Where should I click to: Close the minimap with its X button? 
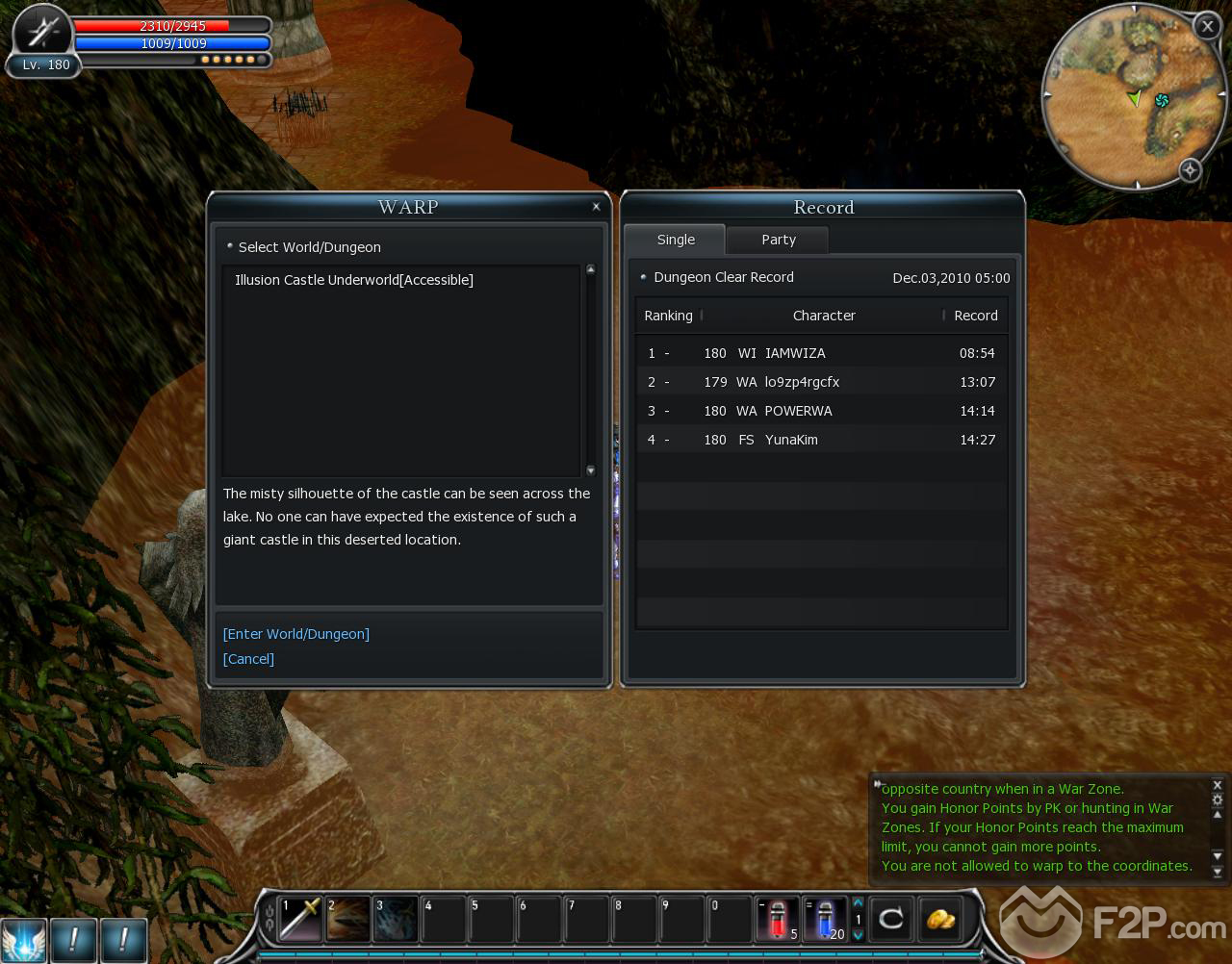coord(1207,26)
